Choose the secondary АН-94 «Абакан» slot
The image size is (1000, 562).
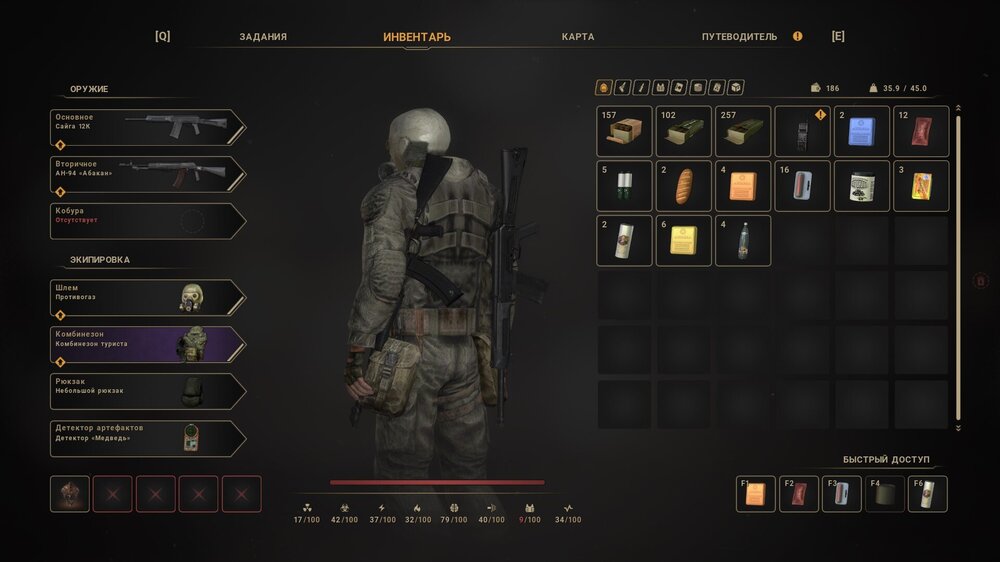pyautogui.click(x=147, y=174)
